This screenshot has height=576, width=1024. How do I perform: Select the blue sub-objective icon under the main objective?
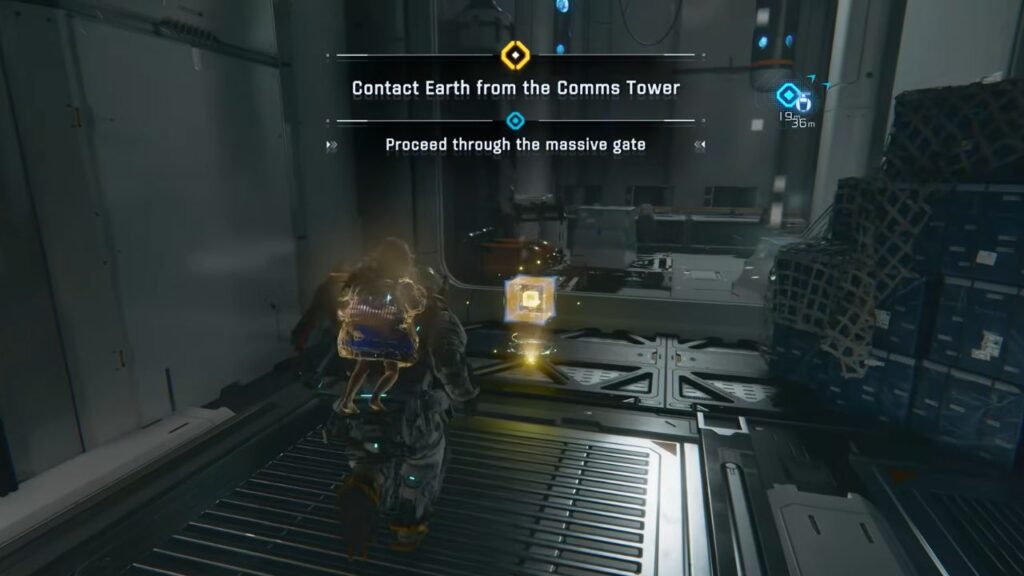coord(515,121)
